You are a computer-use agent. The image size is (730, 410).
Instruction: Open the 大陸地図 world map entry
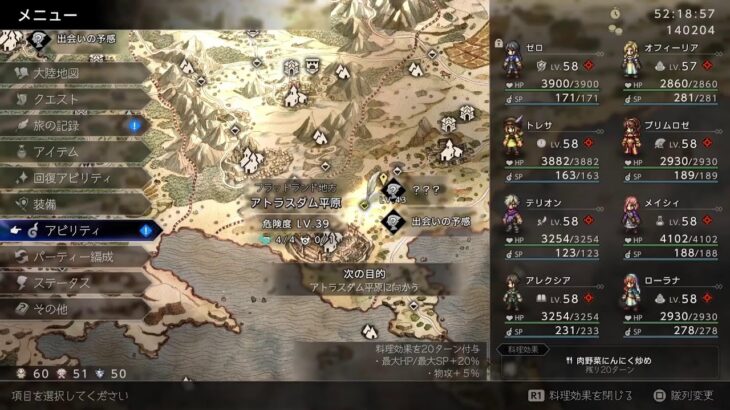[70, 73]
